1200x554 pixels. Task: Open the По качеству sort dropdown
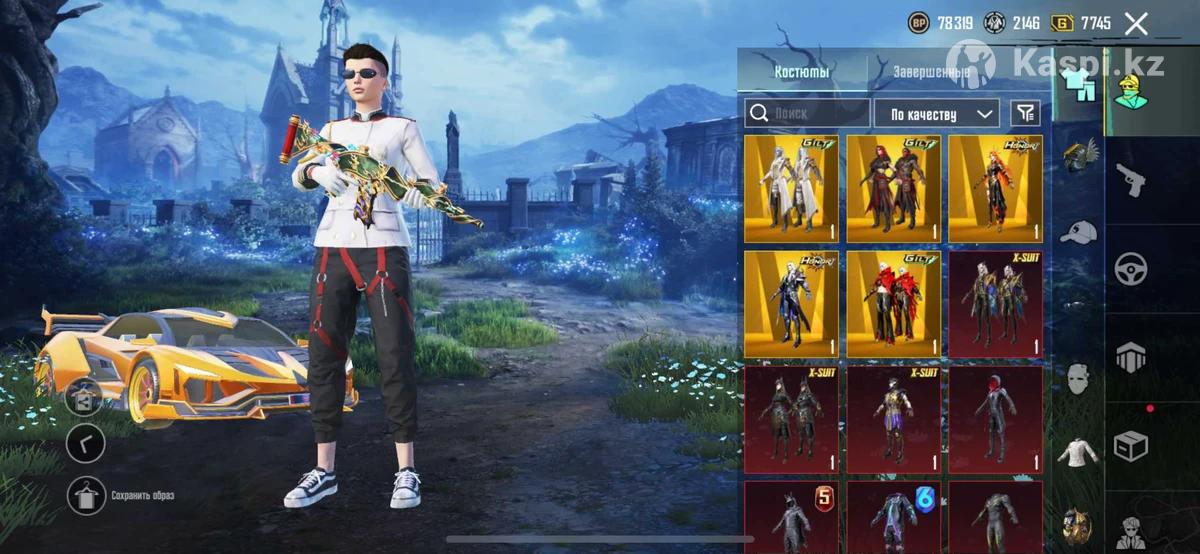tap(936, 113)
